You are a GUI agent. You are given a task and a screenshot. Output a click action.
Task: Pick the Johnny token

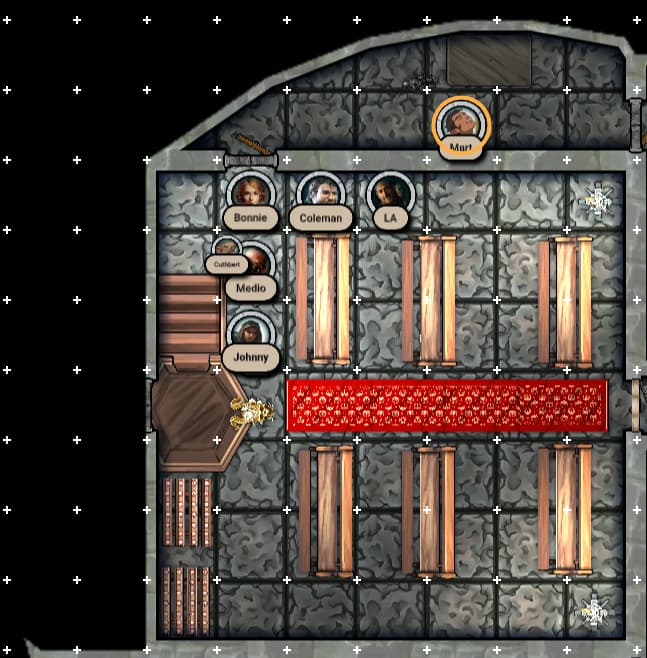point(250,334)
